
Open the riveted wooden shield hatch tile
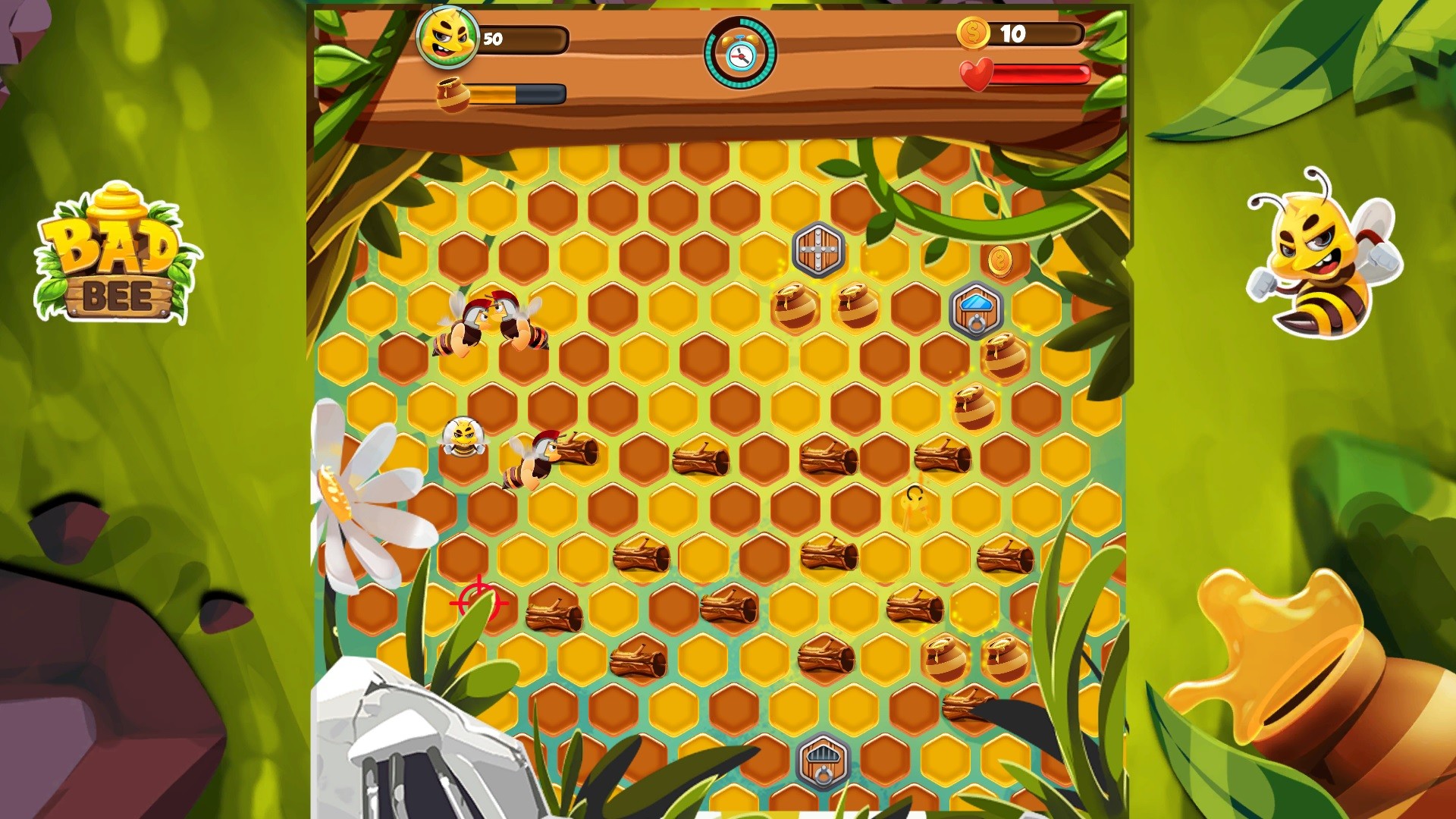pyautogui.click(x=819, y=250)
